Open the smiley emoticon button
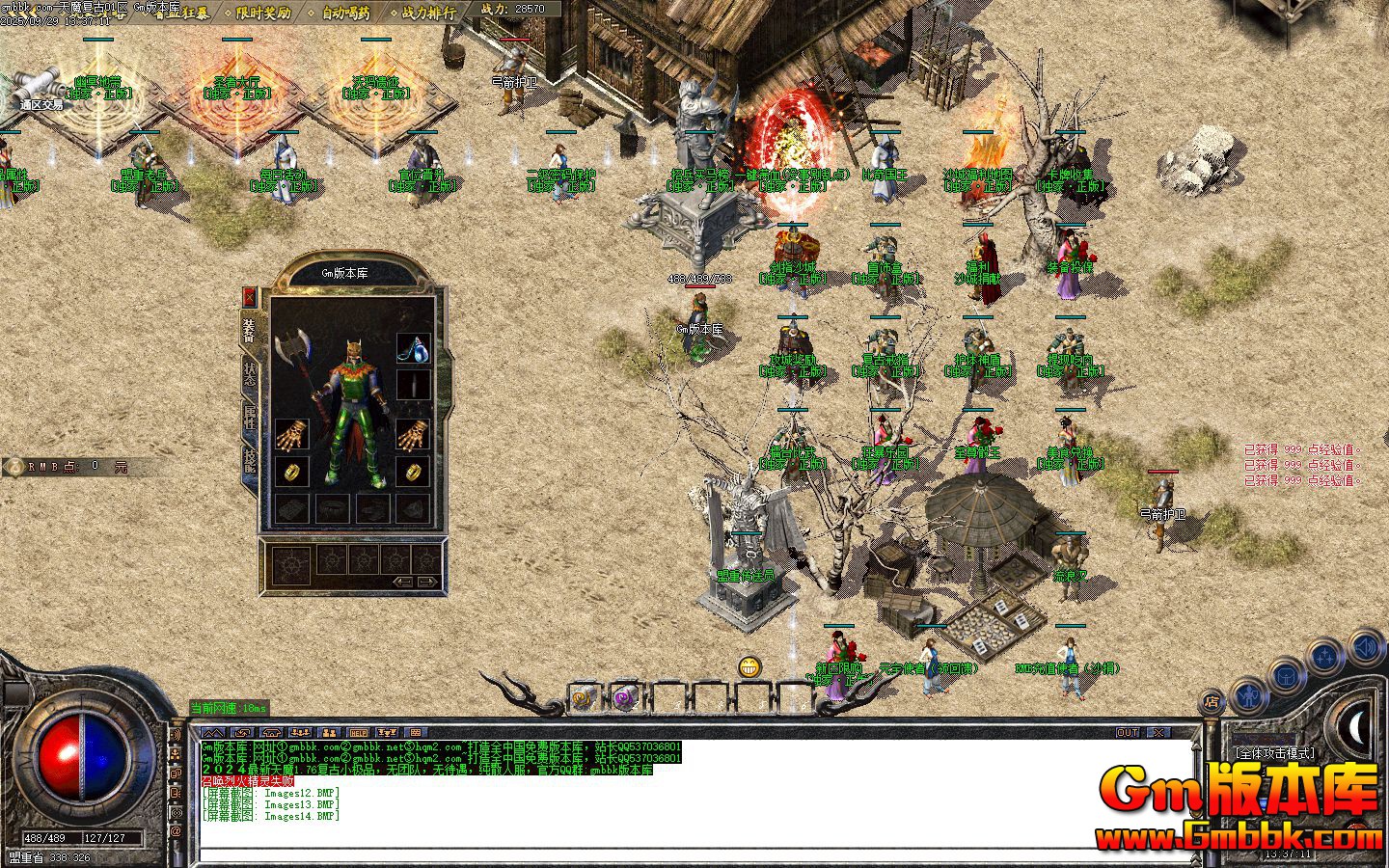Screen dimensions: 1389x868 pos(749,666)
